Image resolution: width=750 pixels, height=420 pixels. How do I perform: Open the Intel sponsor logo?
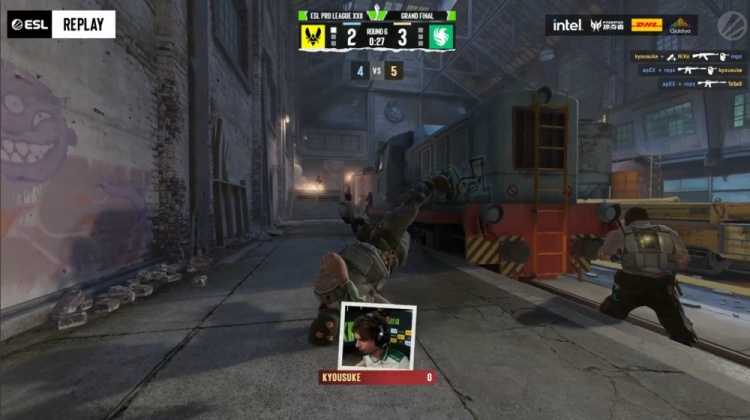(567, 24)
